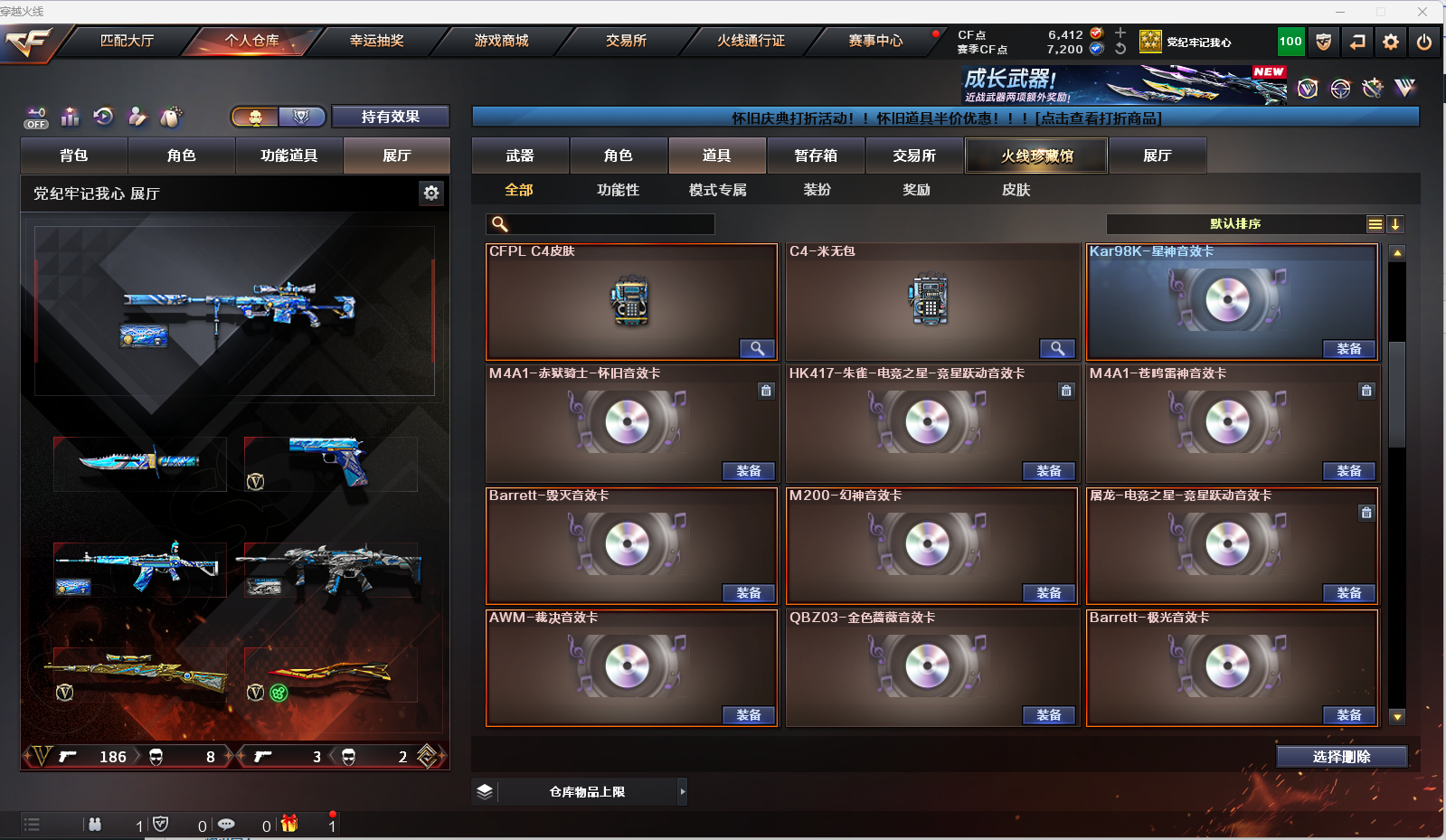
Task: Inspect the CFPL C4皮肤 with magnifier
Action: (x=757, y=349)
